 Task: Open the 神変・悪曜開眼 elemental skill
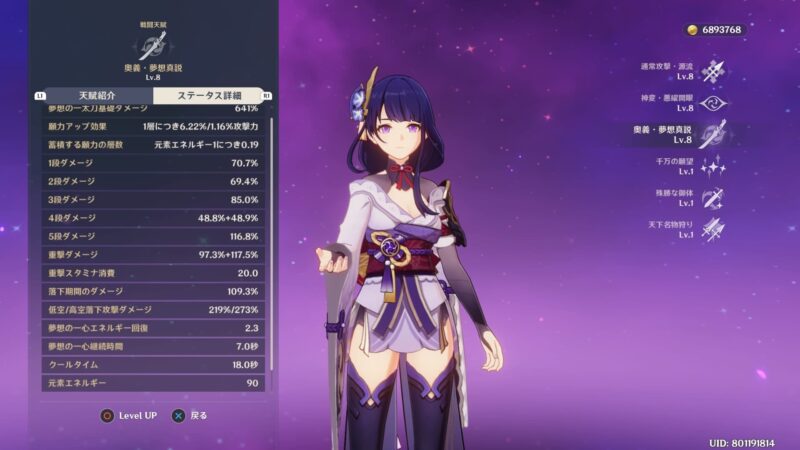(712, 103)
